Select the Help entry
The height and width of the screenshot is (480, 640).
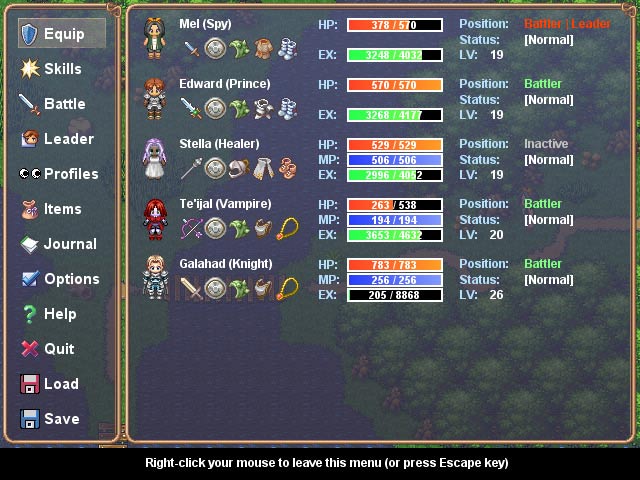pos(62,314)
